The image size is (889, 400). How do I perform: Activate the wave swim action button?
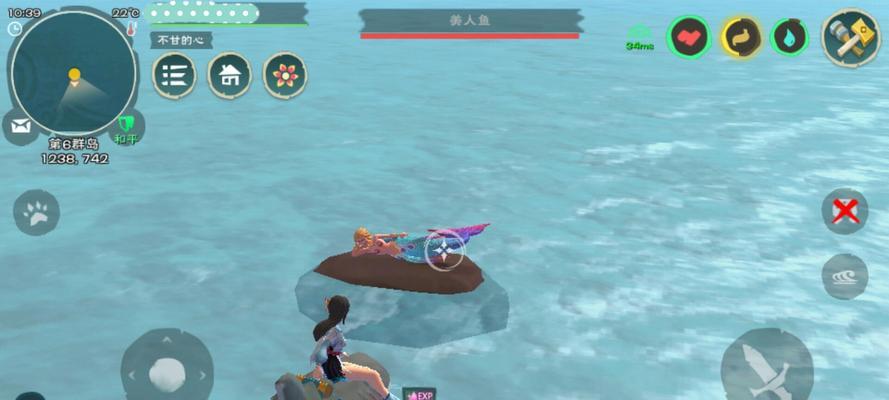[x=844, y=276]
